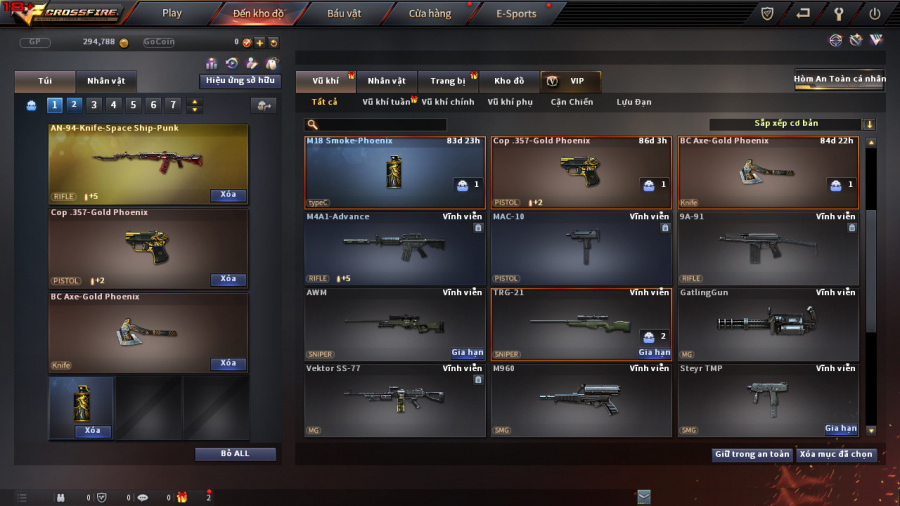900x506 pixels.
Task: Click Xóa mục đã chọn button
Action: click(x=836, y=454)
